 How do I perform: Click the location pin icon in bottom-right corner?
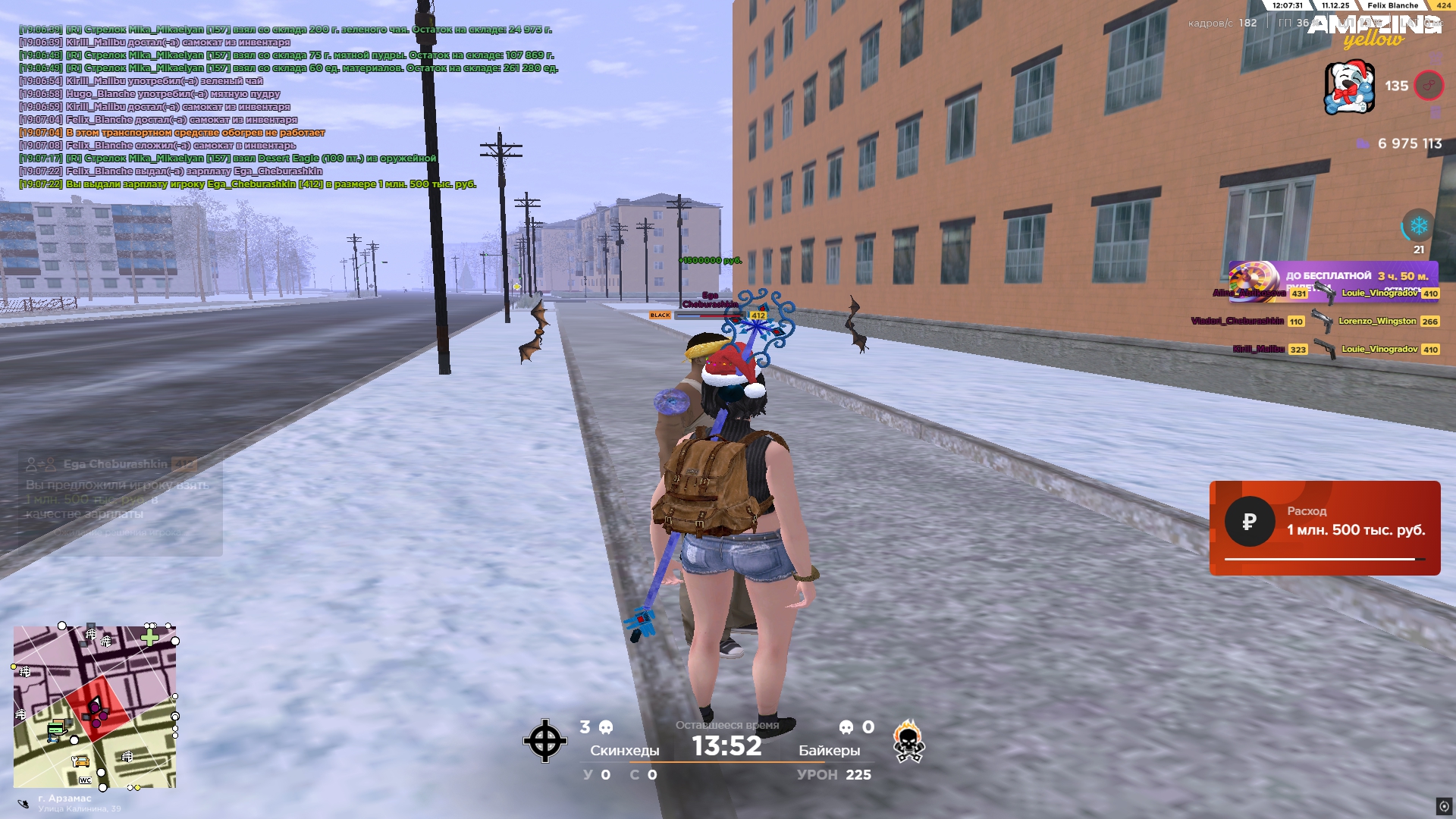(x=1444, y=806)
